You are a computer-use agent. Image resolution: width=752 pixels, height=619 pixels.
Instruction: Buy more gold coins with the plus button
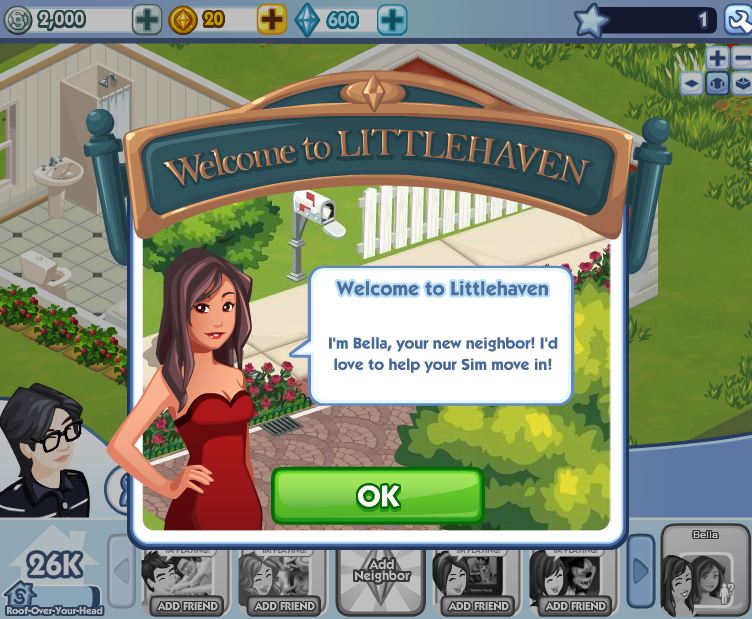point(272,19)
